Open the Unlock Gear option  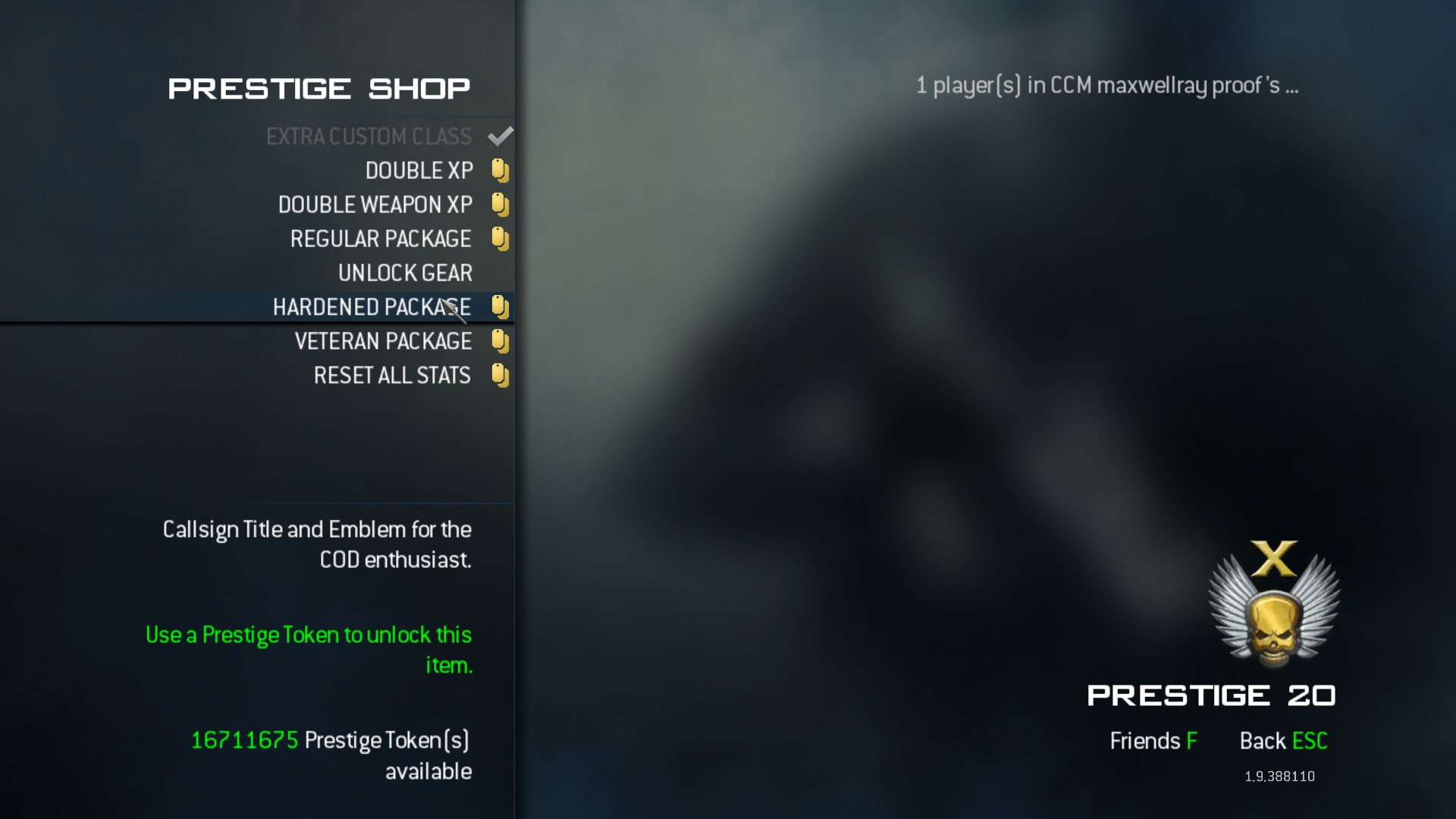click(405, 272)
